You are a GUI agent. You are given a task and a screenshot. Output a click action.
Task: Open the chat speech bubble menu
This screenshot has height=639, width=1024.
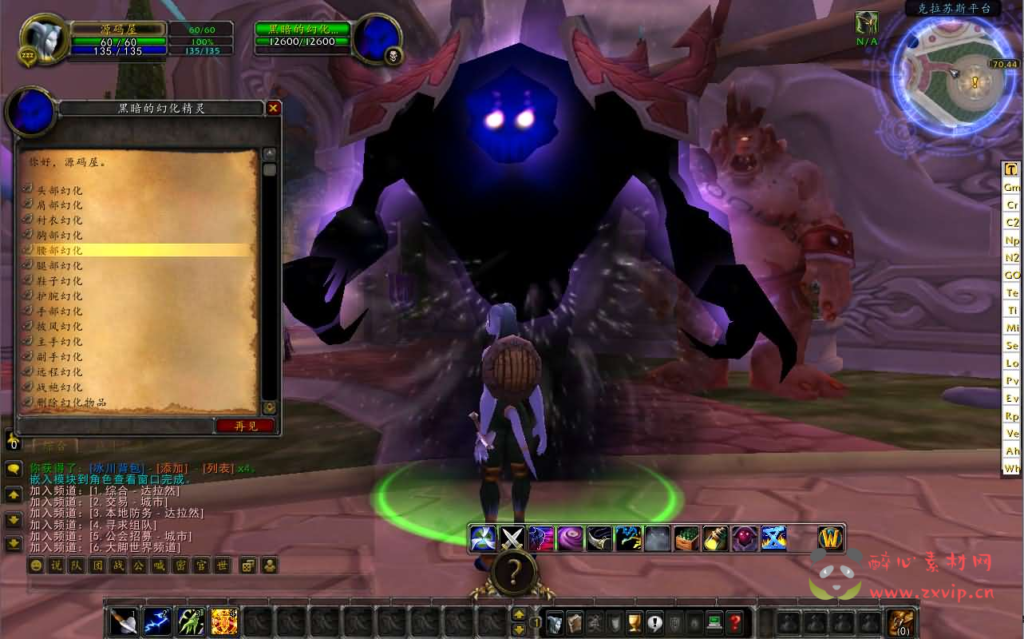[x=14, y=469]
